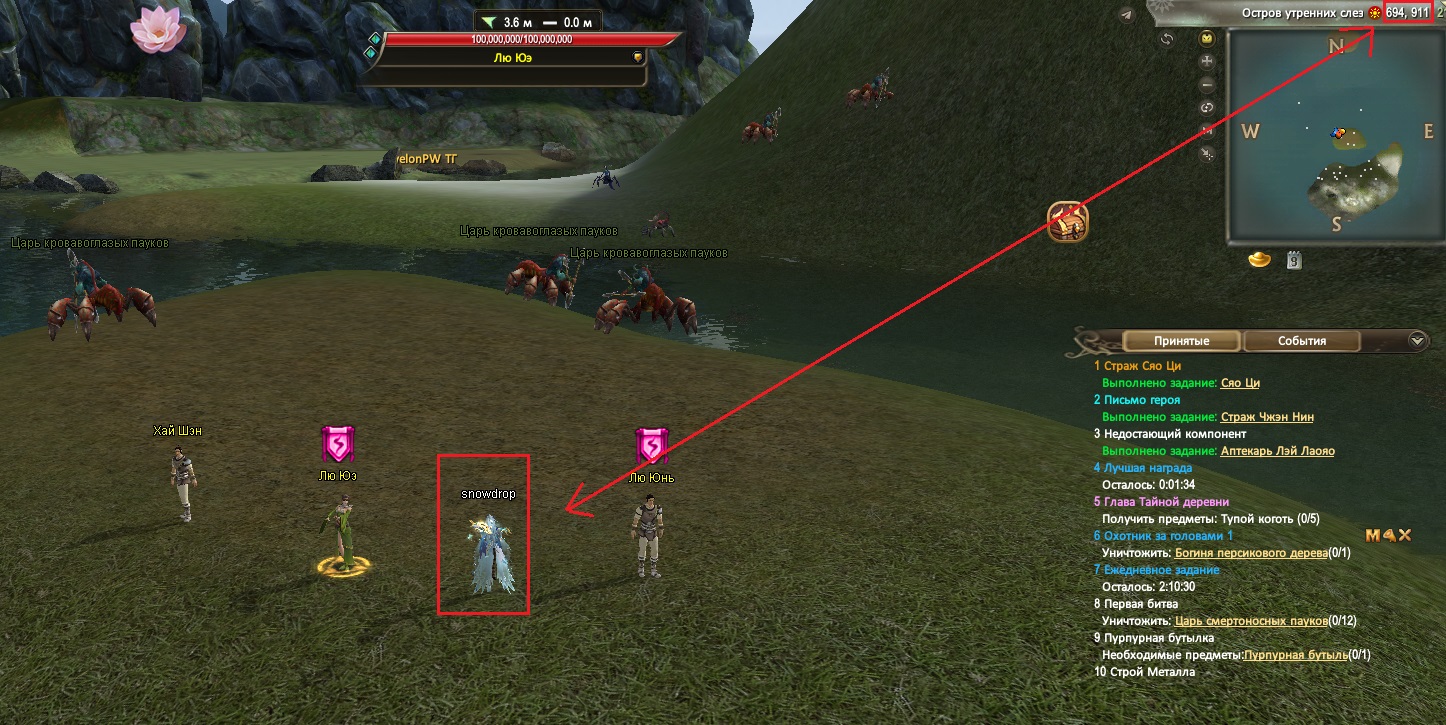Switch to the Принятые quest tab

tap(1181, 341)
